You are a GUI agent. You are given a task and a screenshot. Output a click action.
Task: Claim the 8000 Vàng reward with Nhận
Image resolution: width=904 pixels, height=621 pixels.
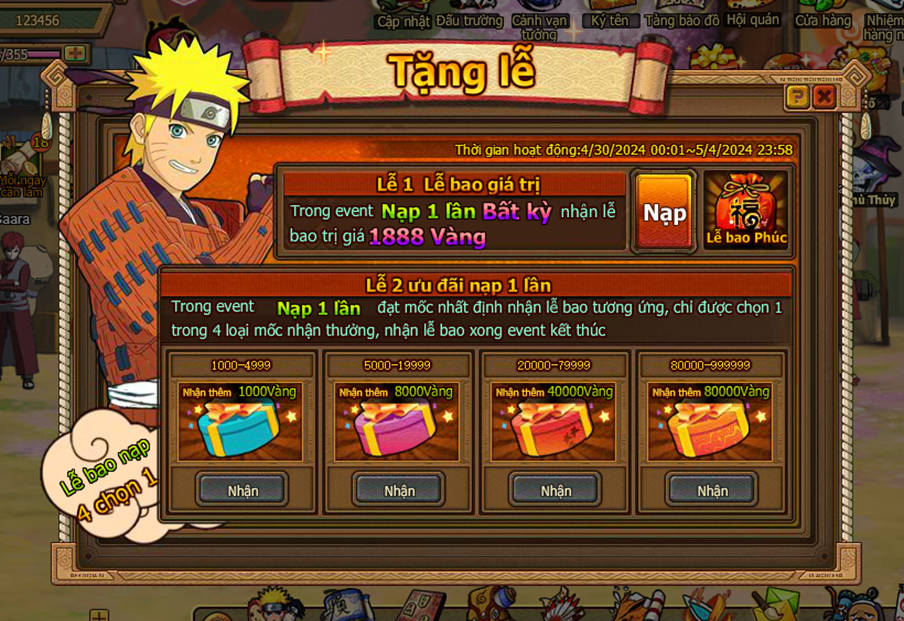[x=399, y=490]
